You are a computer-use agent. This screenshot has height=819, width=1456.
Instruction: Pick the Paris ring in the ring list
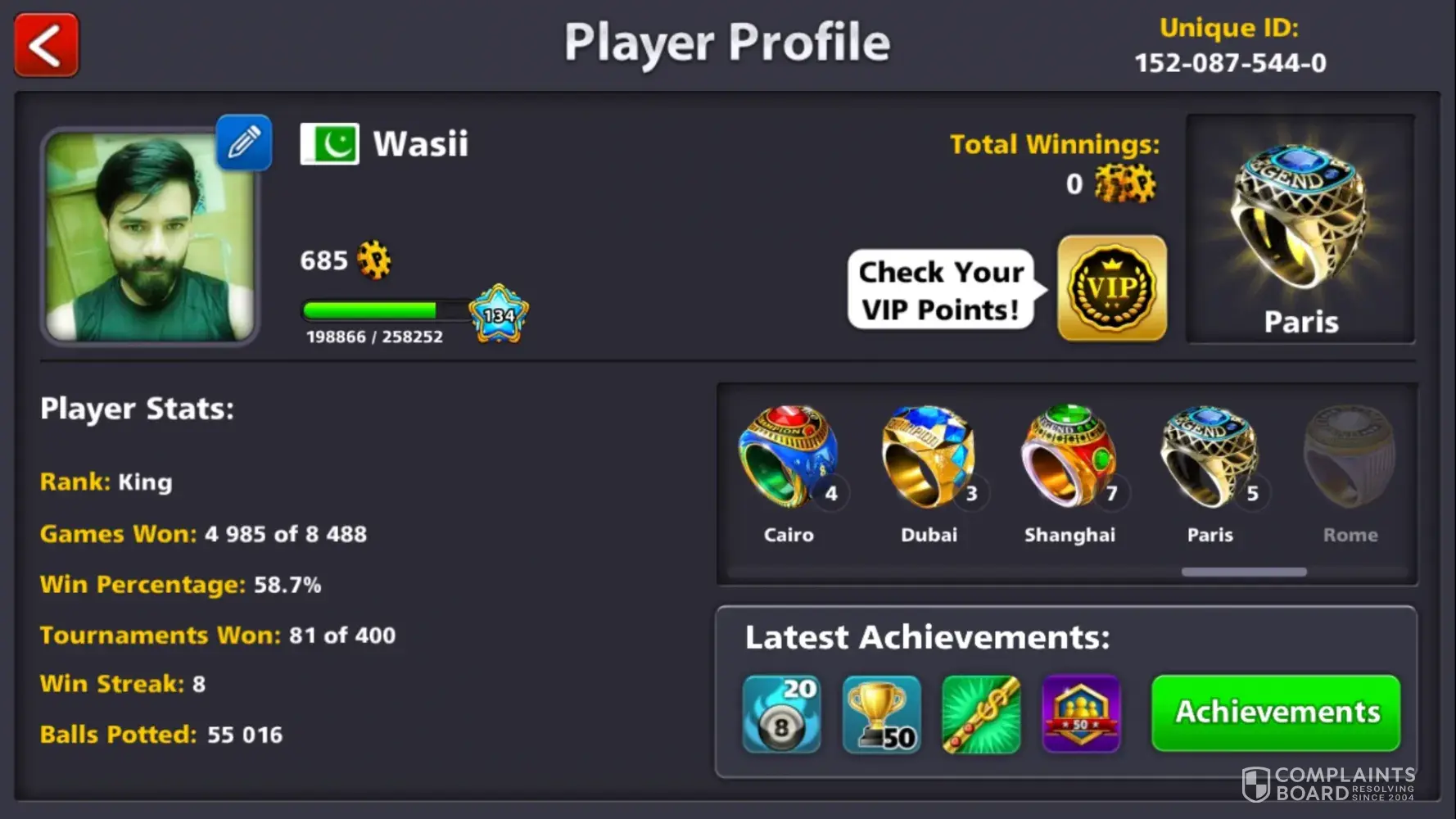coord(1210,459)
